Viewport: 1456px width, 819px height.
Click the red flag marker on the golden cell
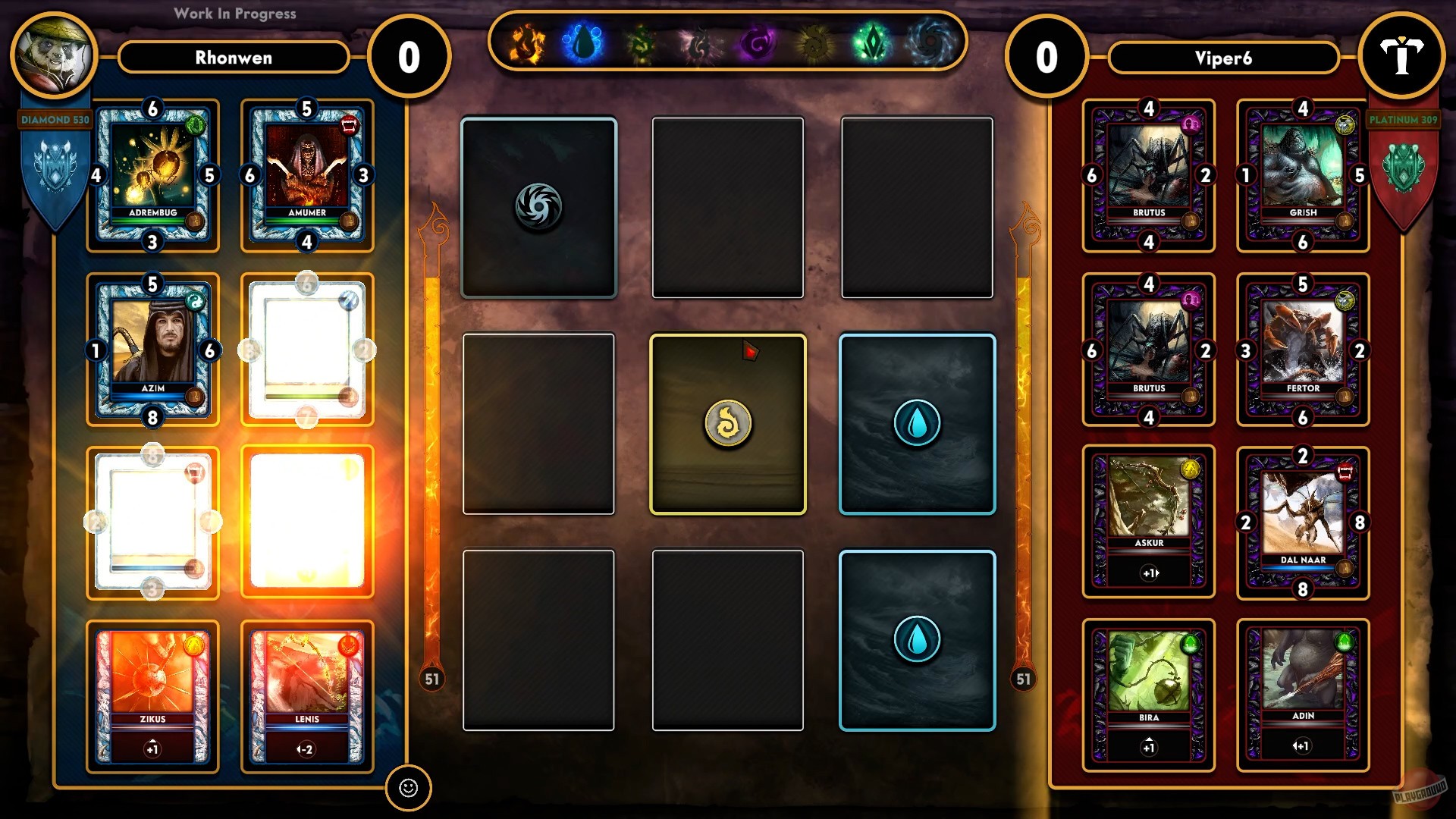pyautogui.click(x=750, y=350)
